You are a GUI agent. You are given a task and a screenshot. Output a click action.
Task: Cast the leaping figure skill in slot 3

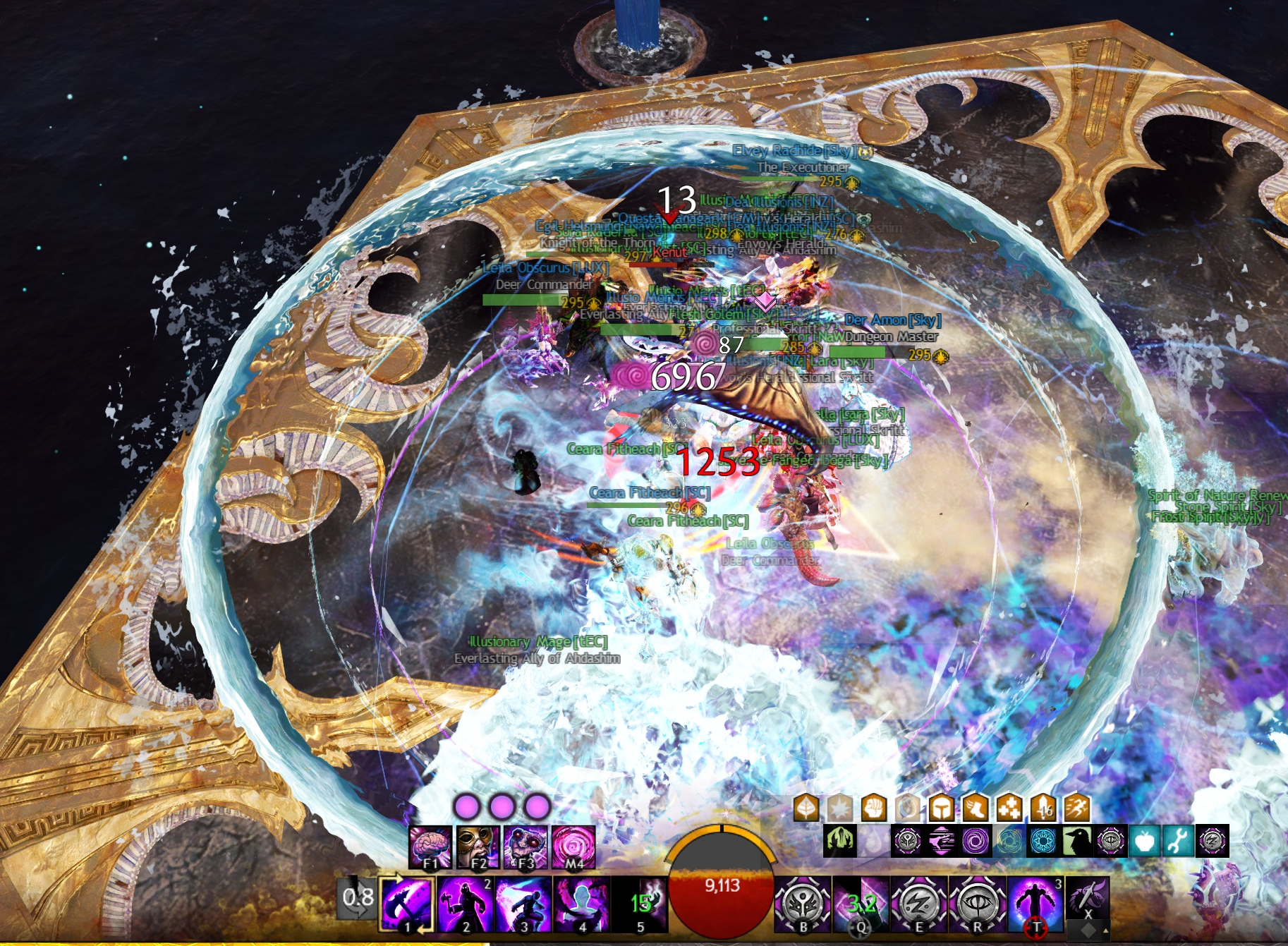click(523, 904)
